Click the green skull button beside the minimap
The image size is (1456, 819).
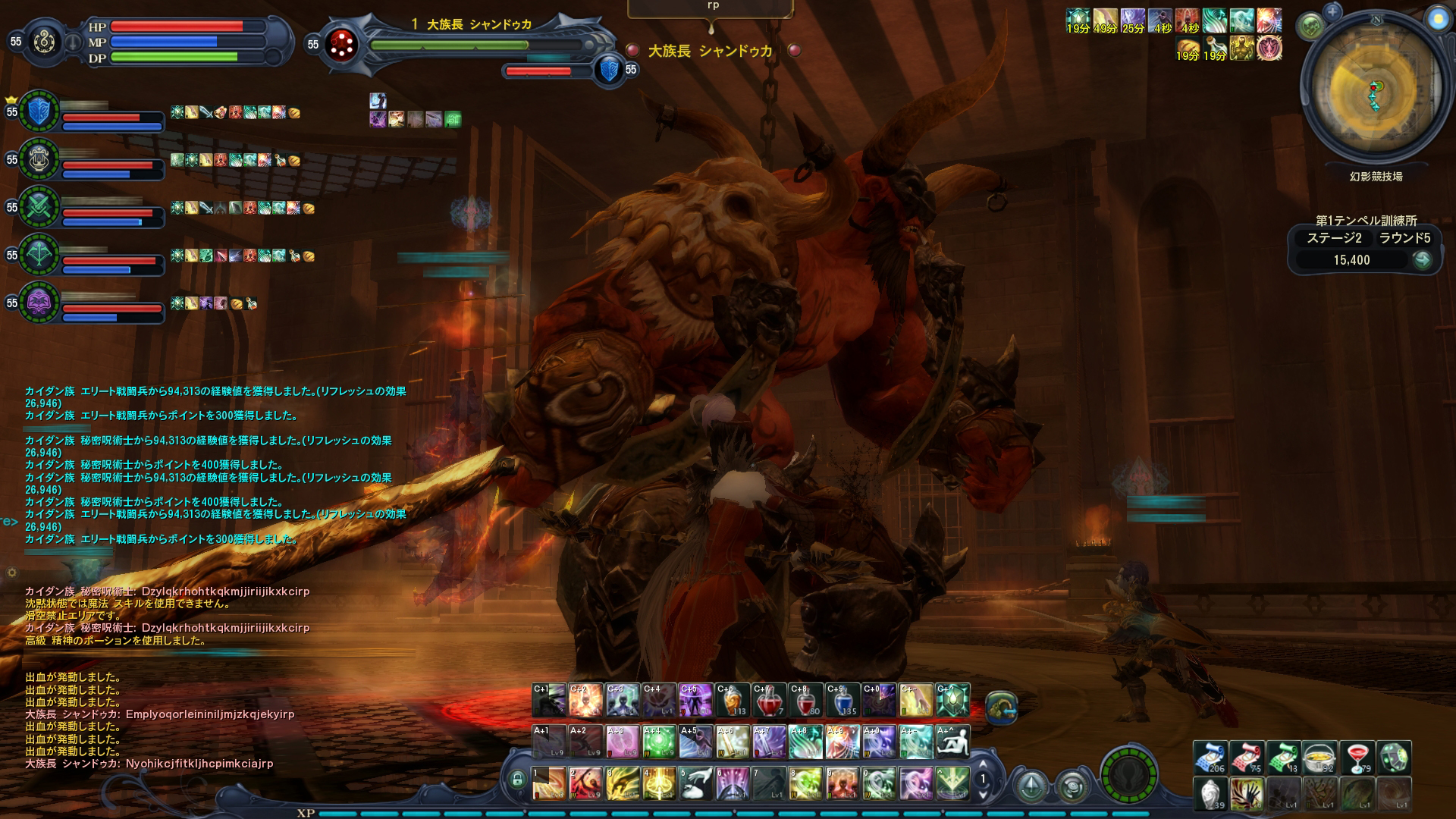click(x=1310, y=27)
